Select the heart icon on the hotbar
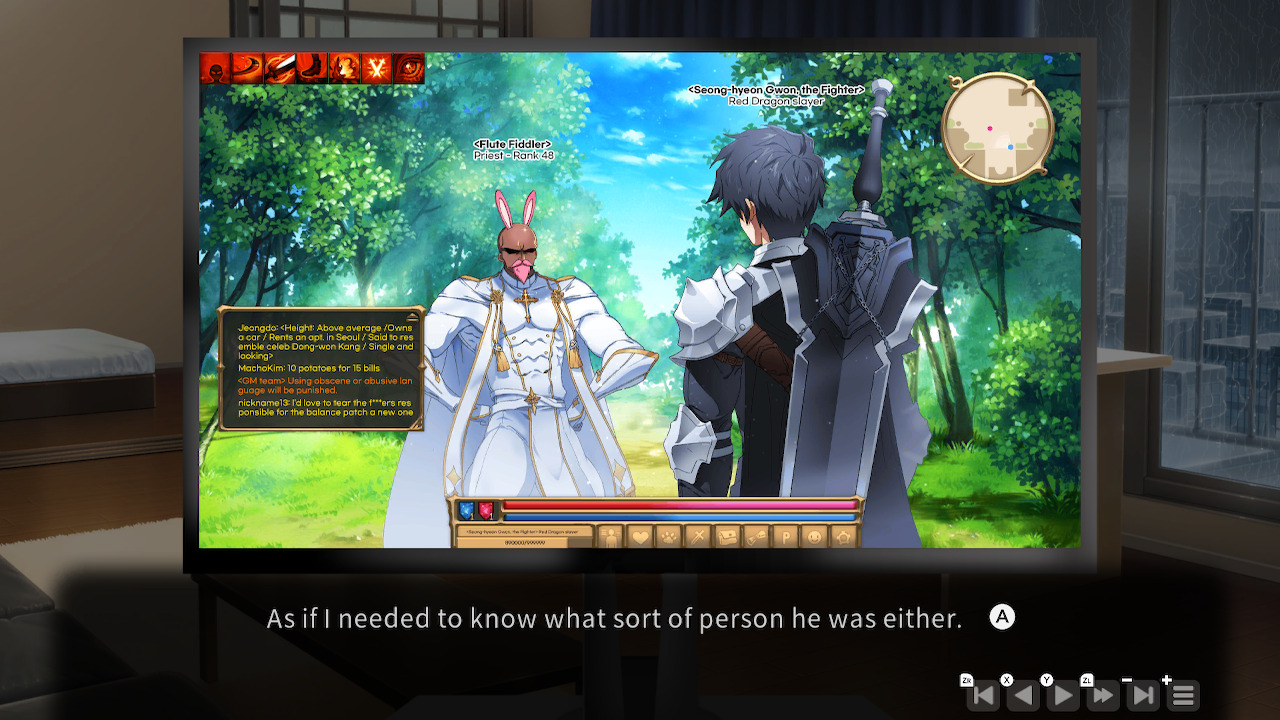This screenshot has height=720, width=1280. [x=640, y=535]
